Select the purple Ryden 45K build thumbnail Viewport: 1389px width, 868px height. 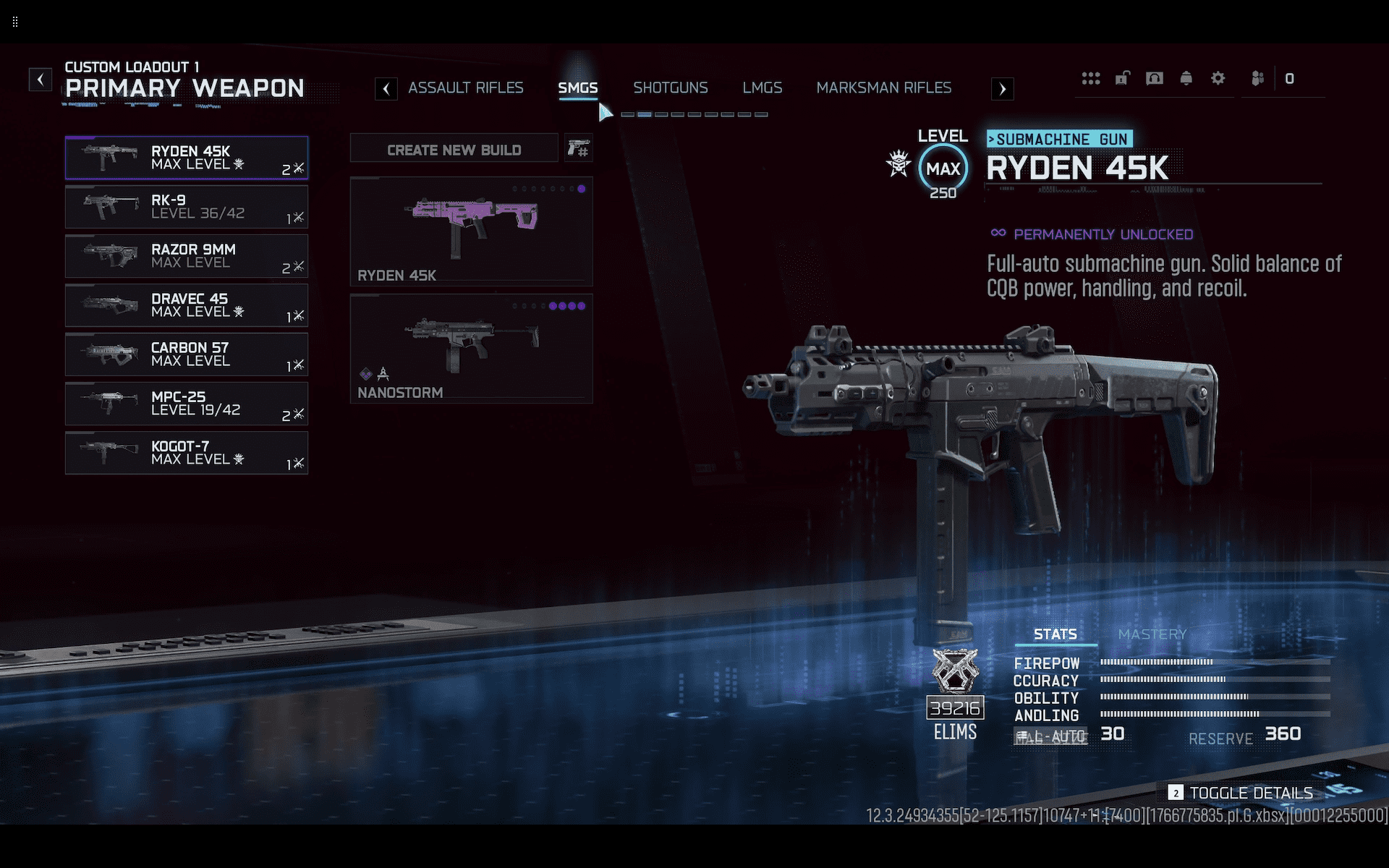pos(471,231)
